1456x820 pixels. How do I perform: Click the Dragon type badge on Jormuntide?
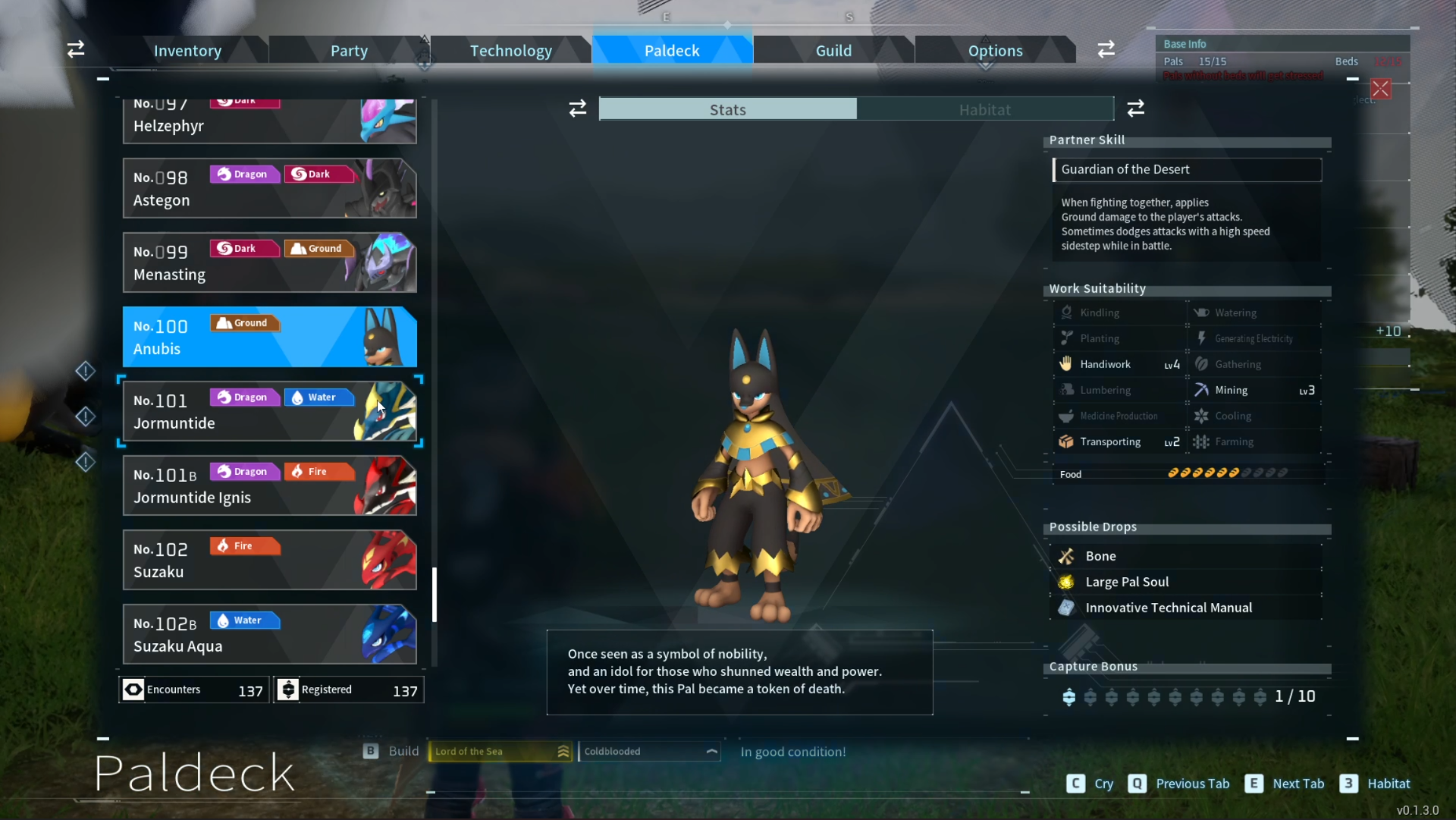244,397
